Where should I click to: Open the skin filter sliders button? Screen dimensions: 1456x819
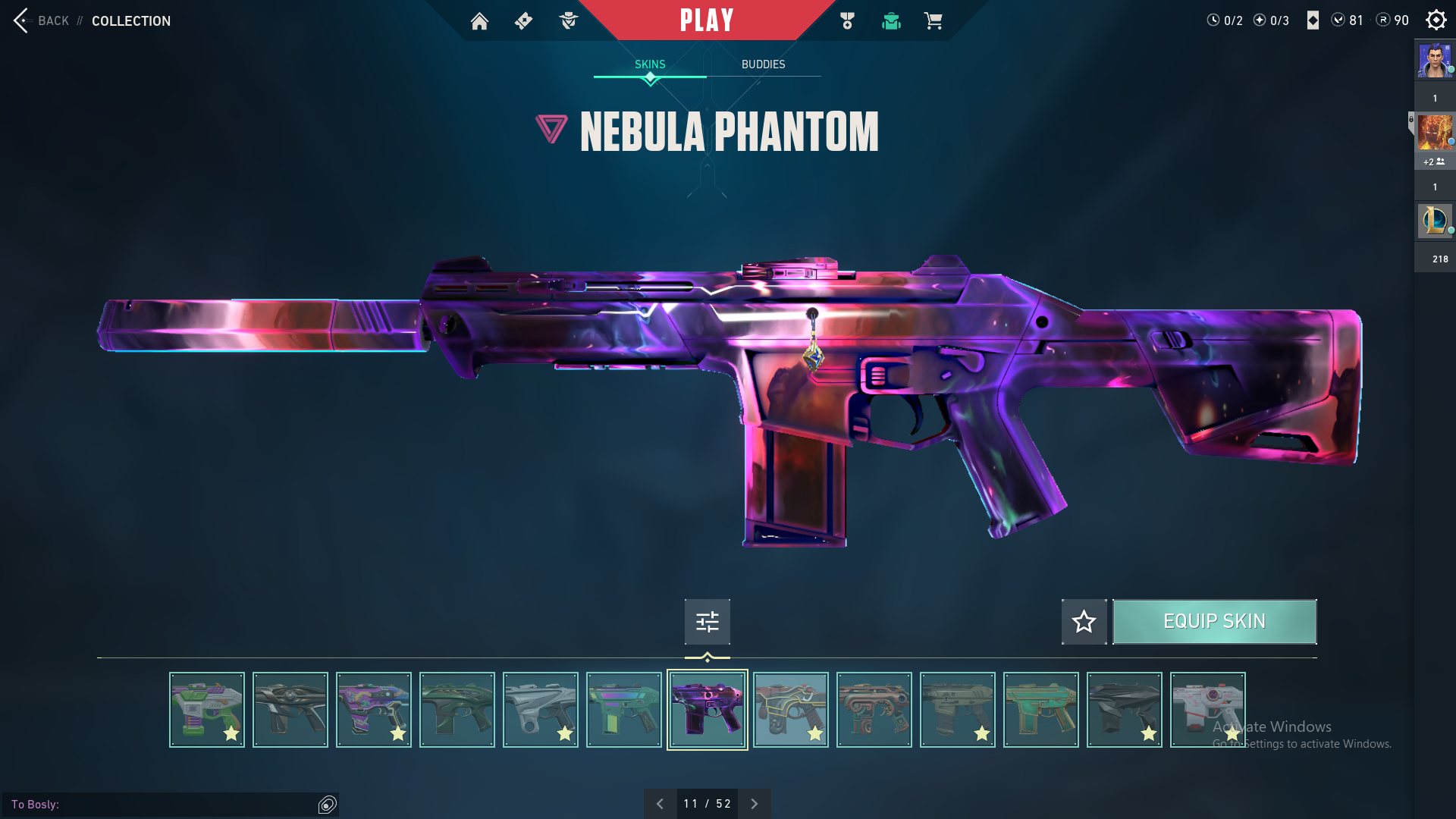(707, 622)
